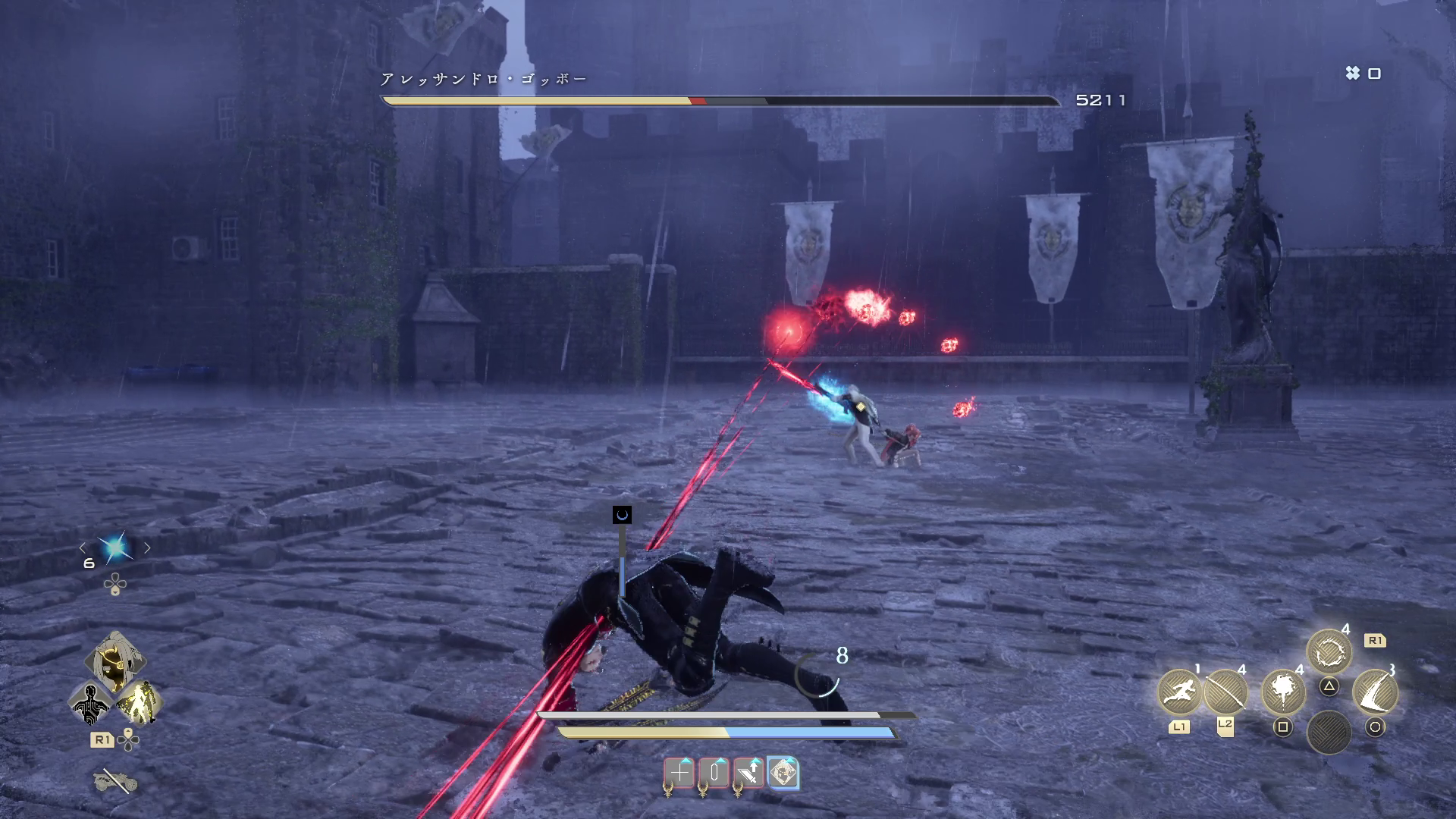Click the crossed-out vehicle icon

tap(115, 781)
